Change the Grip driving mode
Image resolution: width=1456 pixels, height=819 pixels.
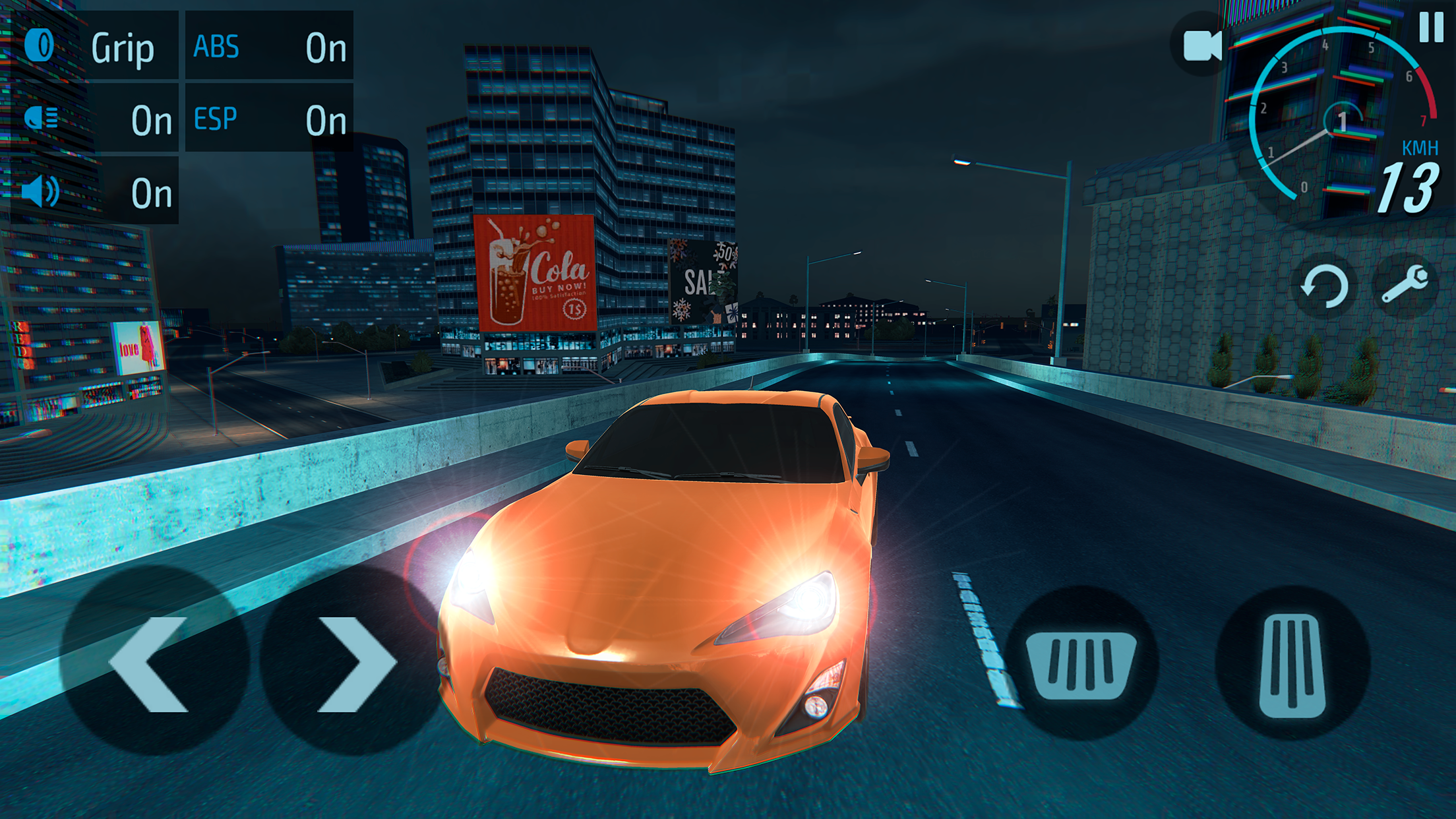tap(123, 46)
